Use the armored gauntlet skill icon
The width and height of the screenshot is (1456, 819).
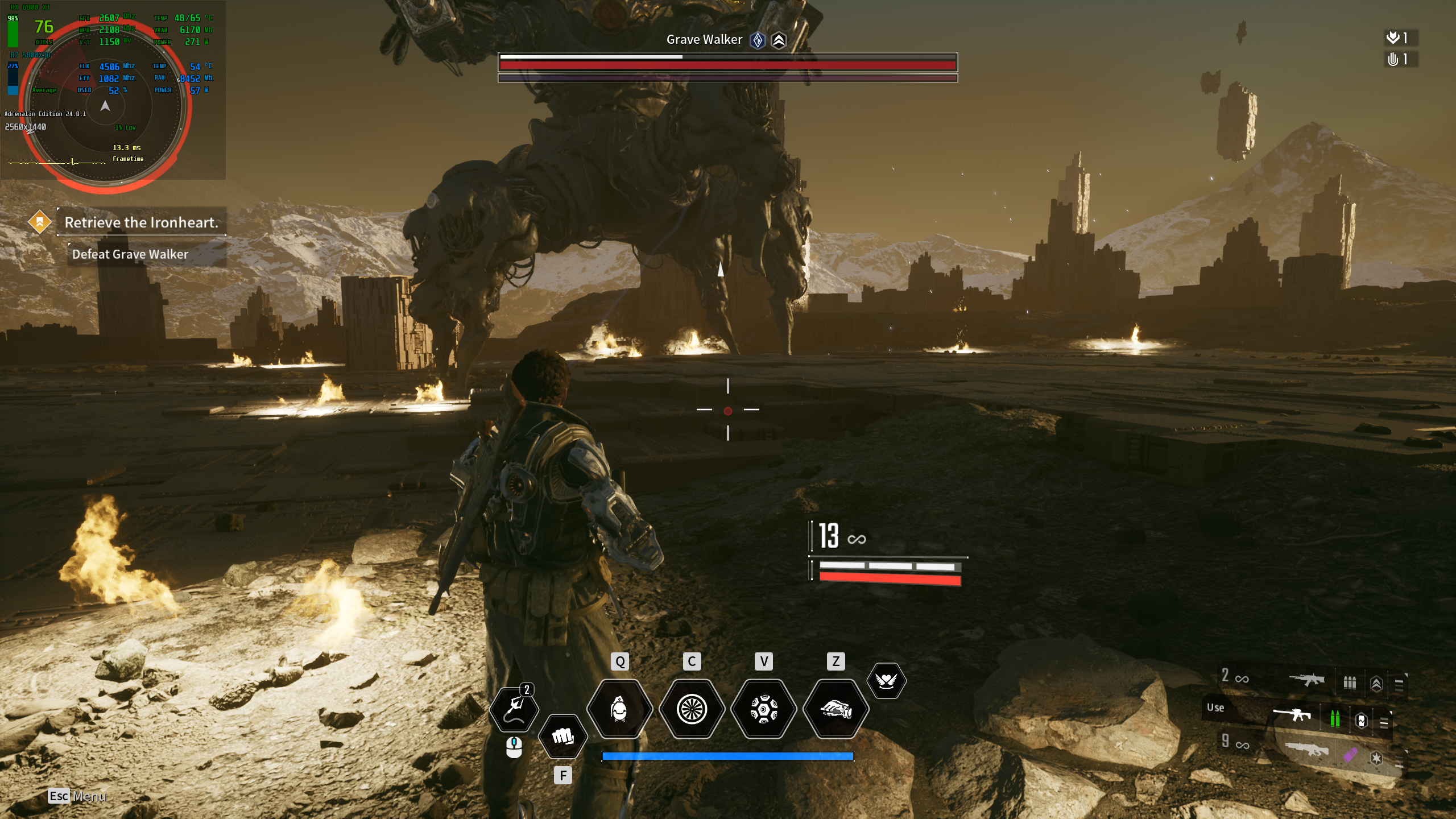click(835, 709)
